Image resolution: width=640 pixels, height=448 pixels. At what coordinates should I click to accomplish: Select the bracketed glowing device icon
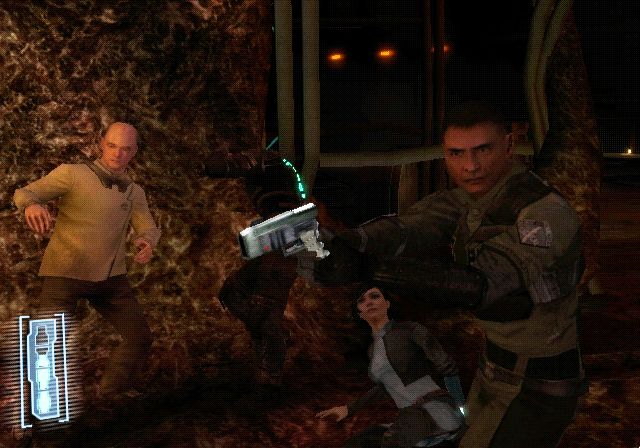click(x=41, y=365)
